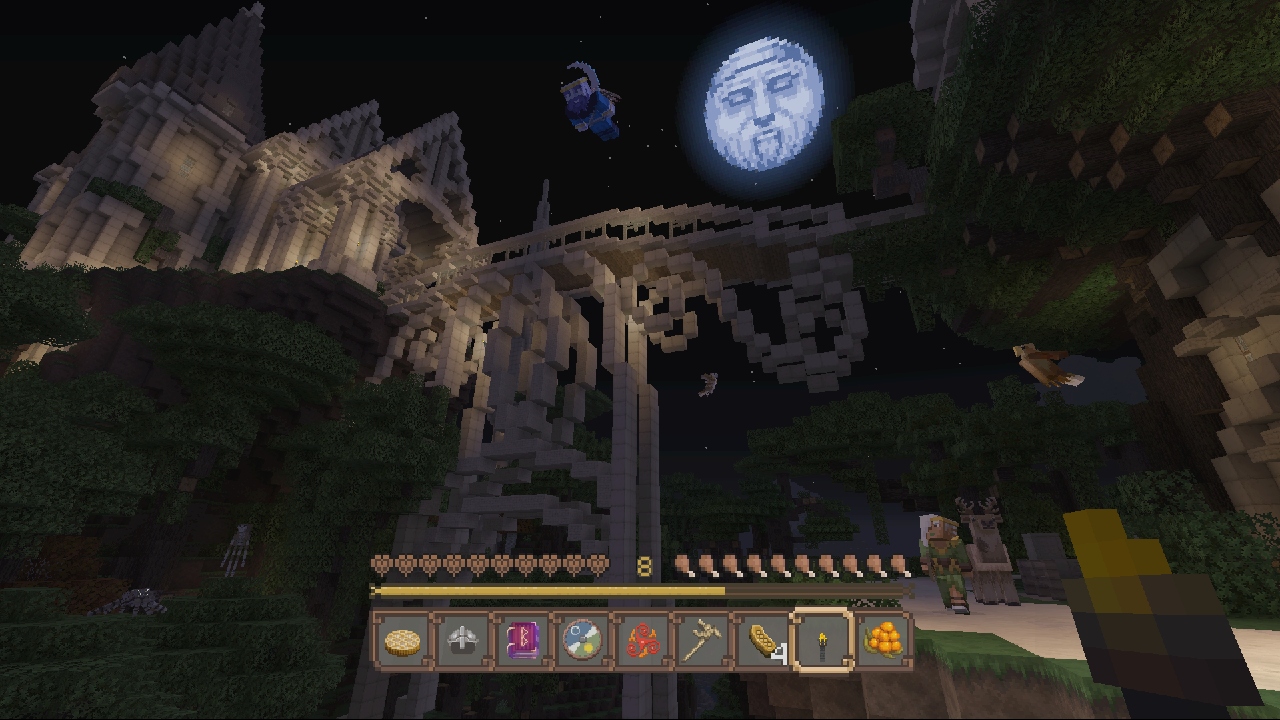The width and height of the screenshot is (1280, 720).
Task: Select the purple enchanted rune book
Action: tap(522, 640)
